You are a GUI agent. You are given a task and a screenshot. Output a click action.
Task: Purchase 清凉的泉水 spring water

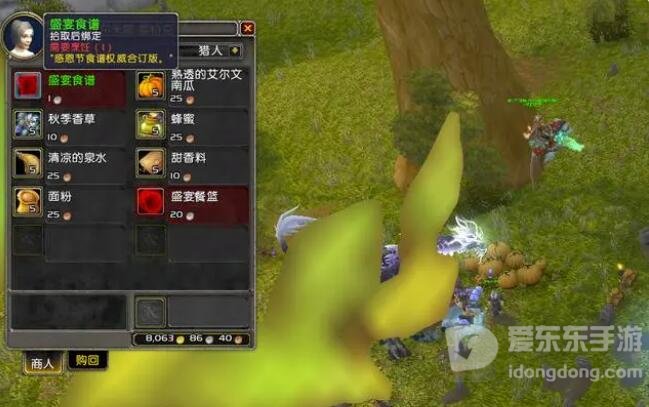[x=27, y=162]
